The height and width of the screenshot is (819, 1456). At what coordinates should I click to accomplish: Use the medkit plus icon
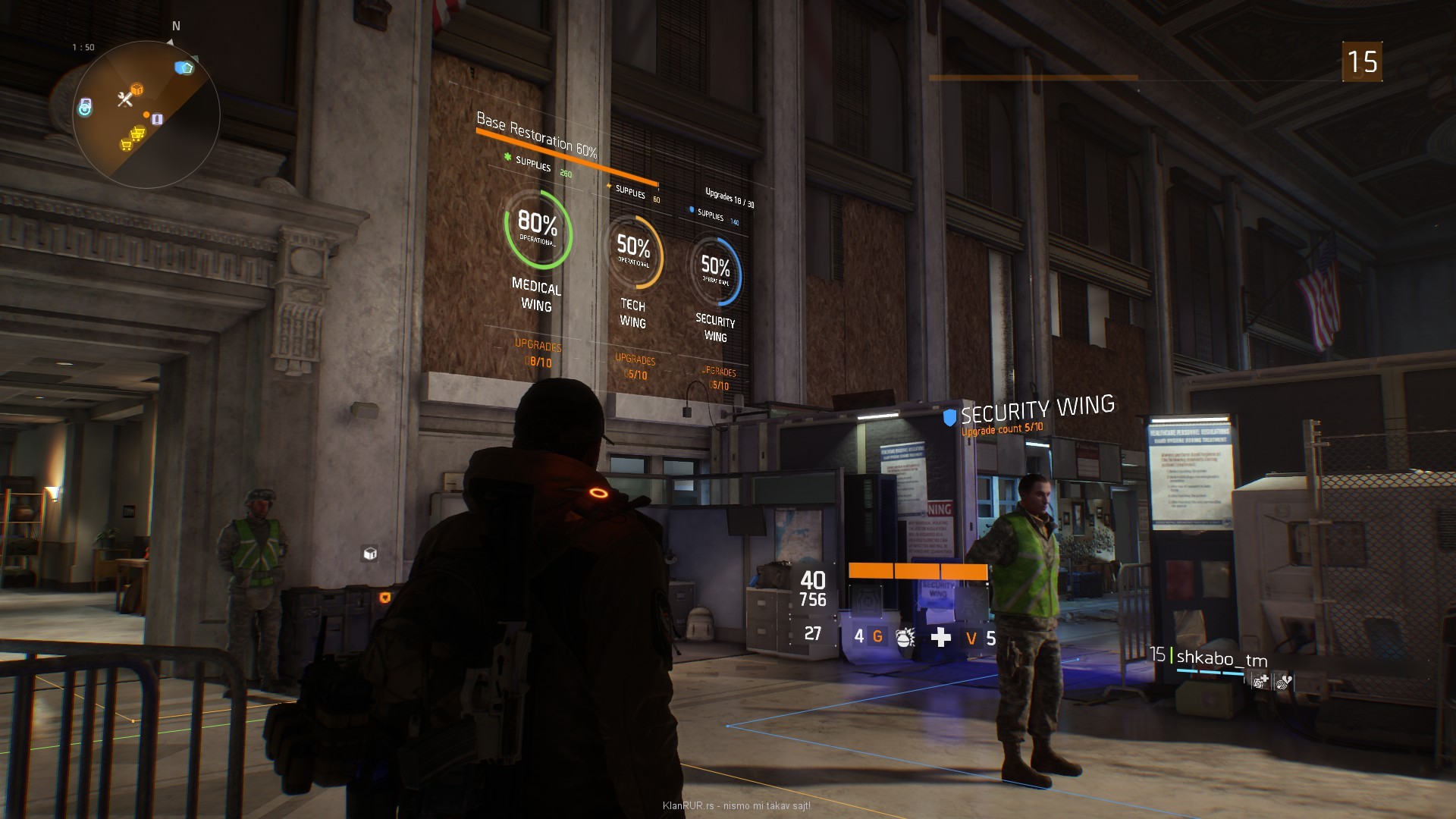coord(940,637)
